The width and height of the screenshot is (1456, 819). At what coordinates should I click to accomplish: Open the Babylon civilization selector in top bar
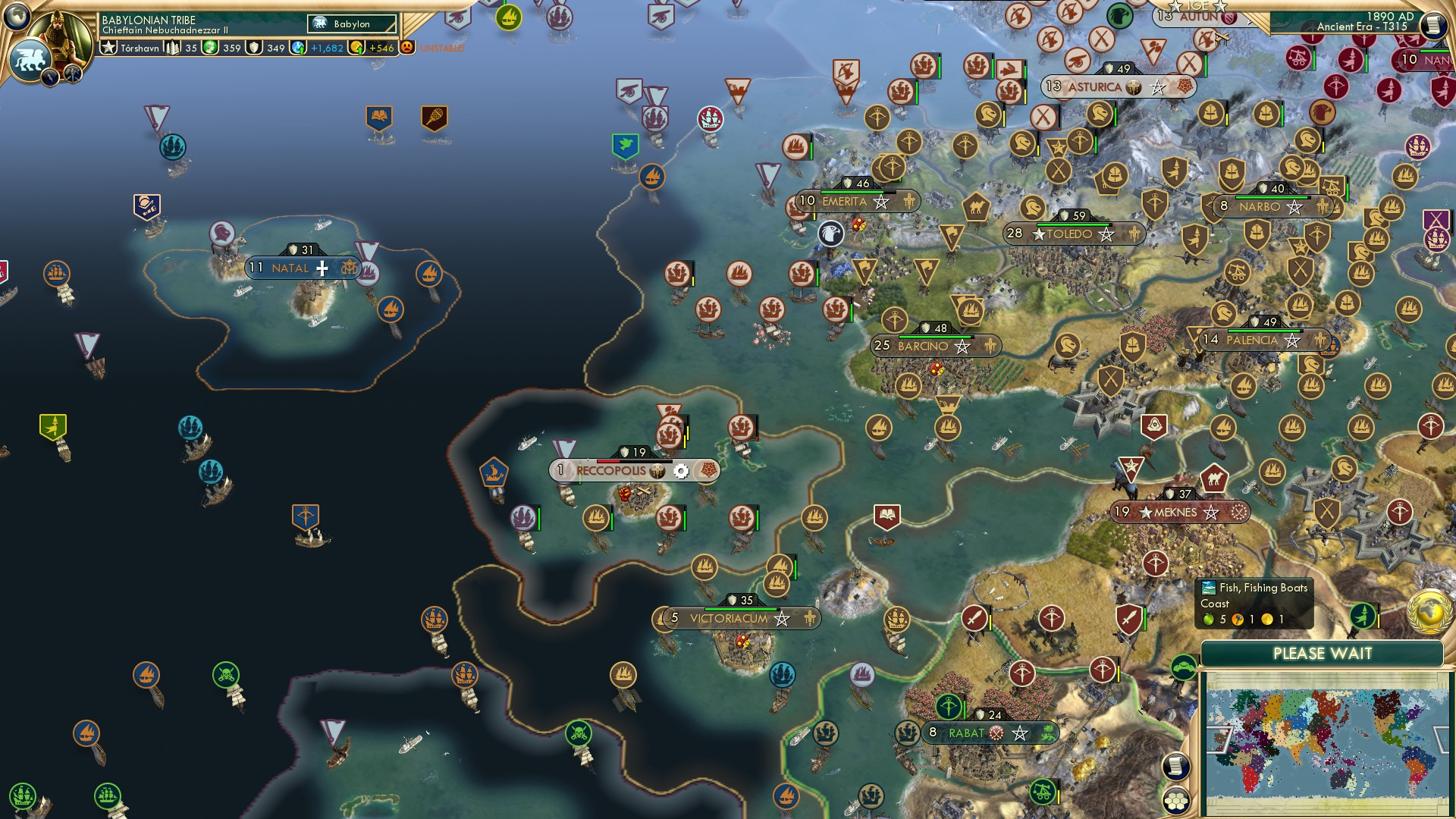[x=352, y=24]
